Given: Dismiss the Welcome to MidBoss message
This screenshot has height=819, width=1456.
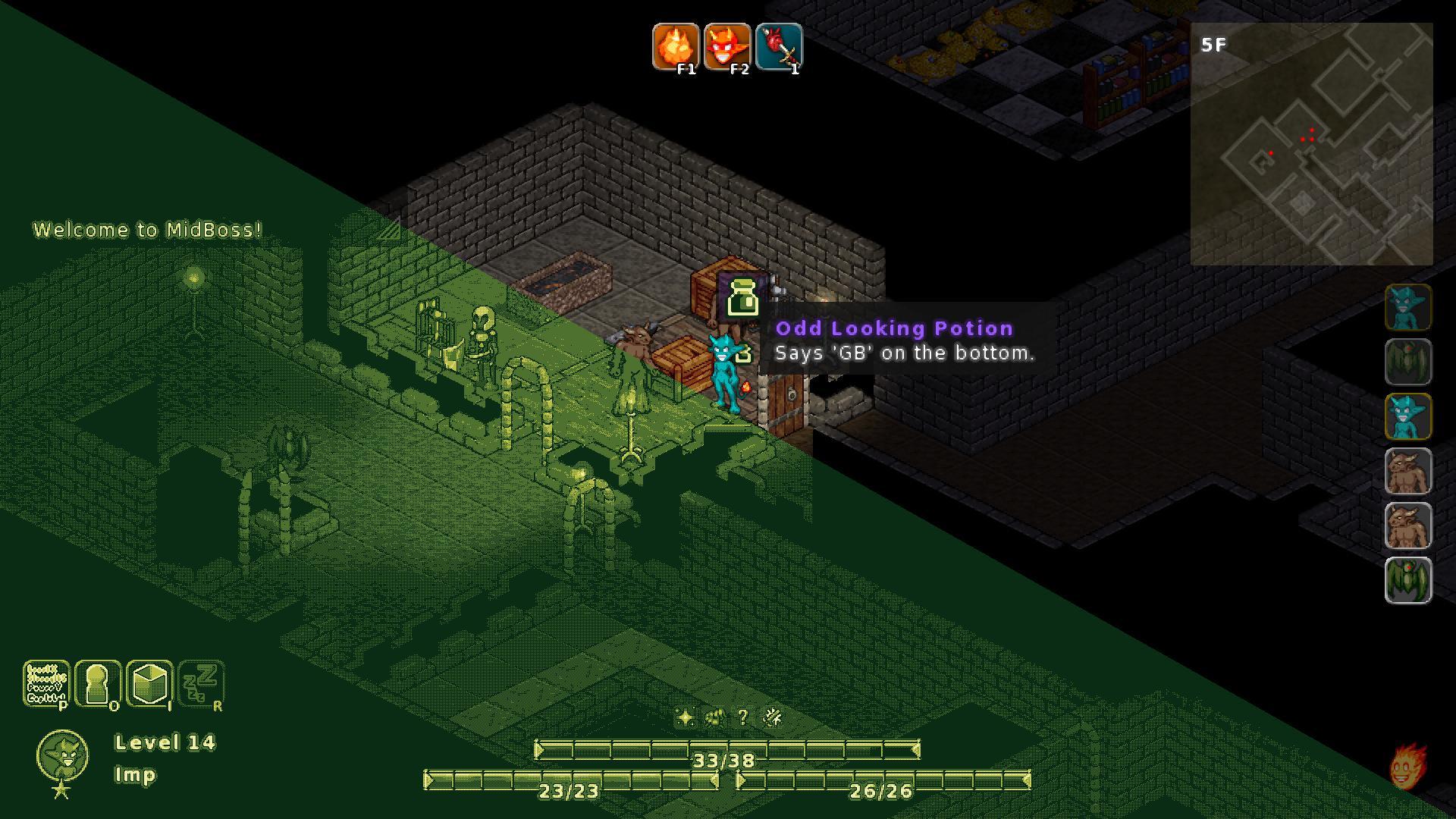Looking at the screenshot, I should pyautogui.click(x=147, y=229).
